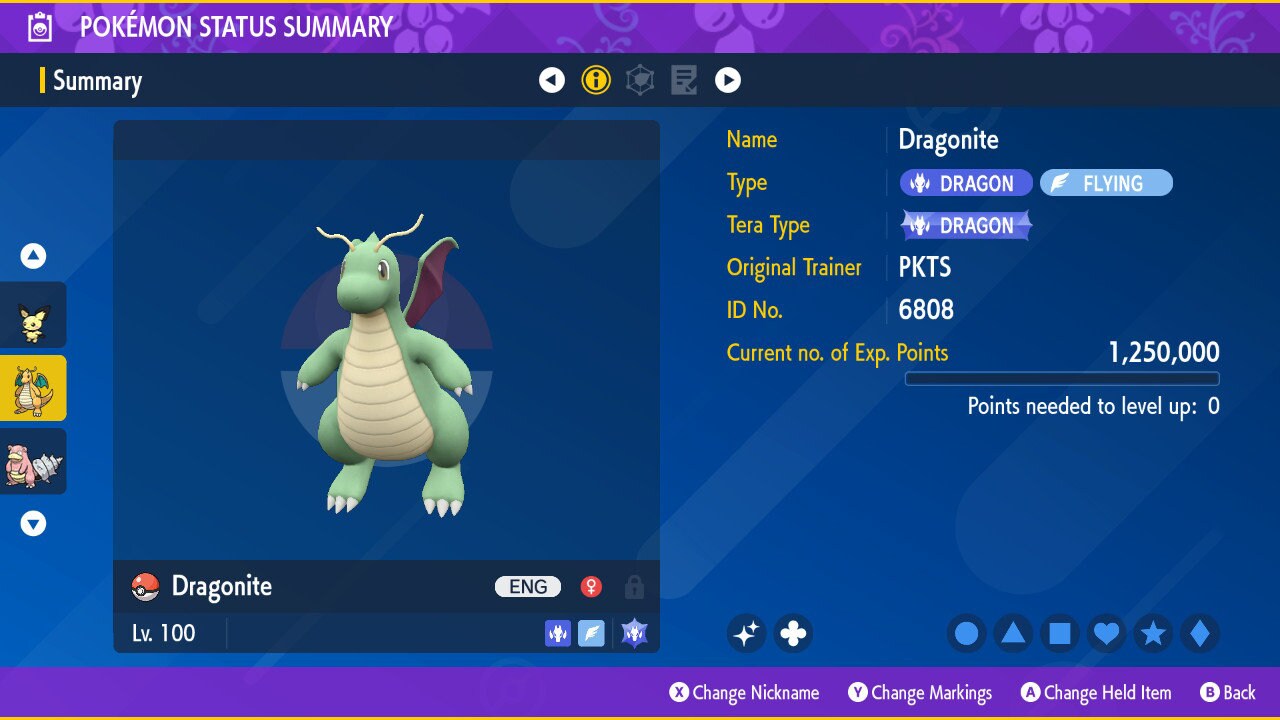1280x720 pixels.
Task: Toggle the star marking
Action: [1153, 633]
